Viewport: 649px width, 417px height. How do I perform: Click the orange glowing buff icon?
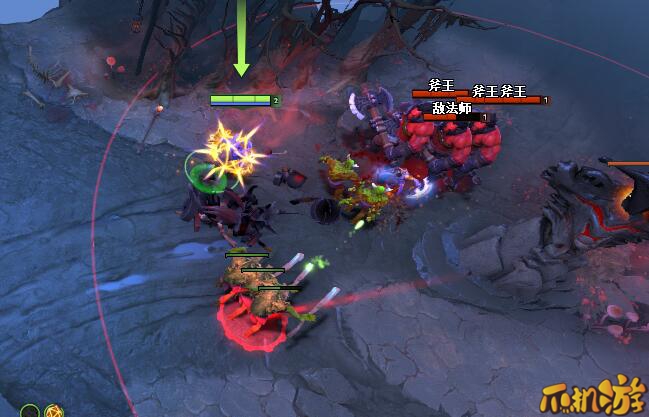(x=52, y=411)
